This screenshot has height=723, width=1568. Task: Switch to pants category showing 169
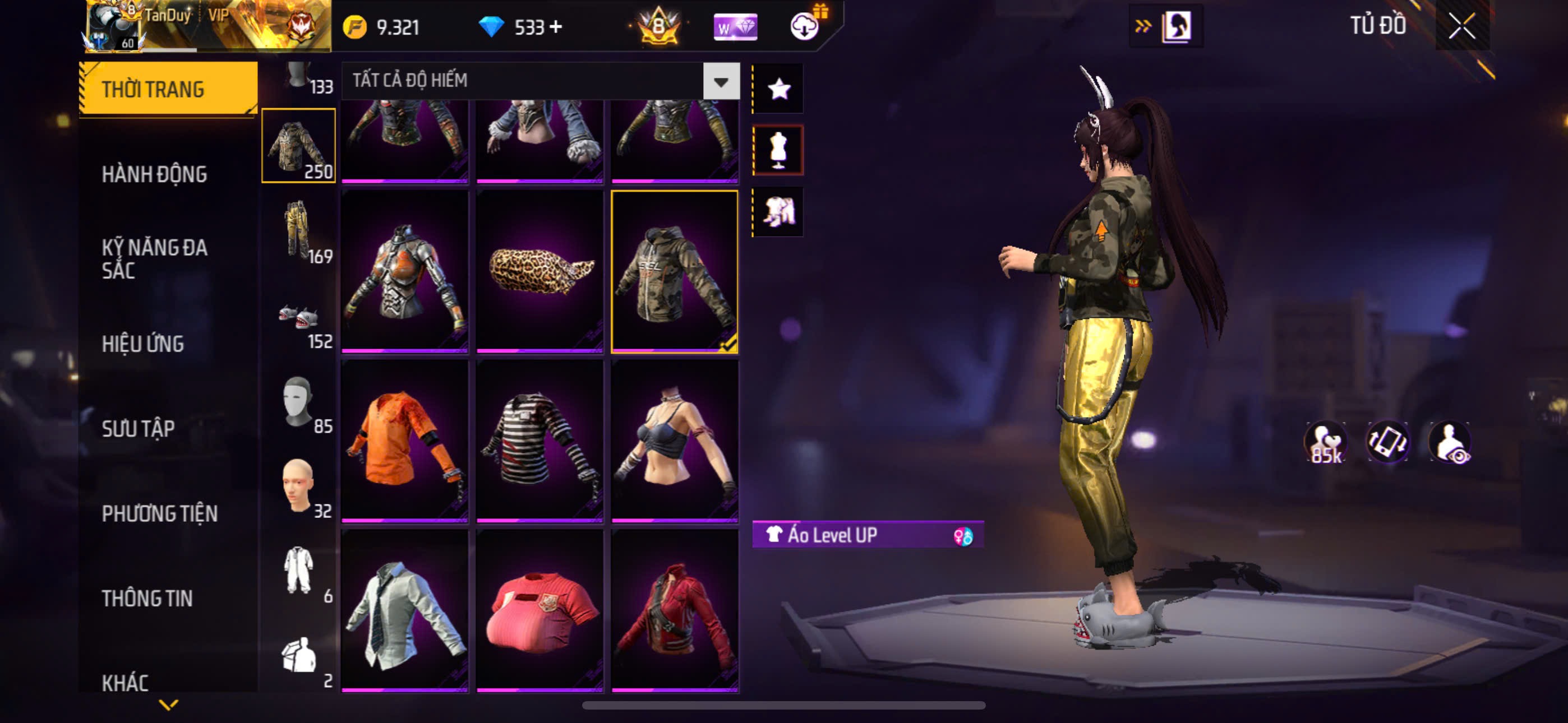298,231
